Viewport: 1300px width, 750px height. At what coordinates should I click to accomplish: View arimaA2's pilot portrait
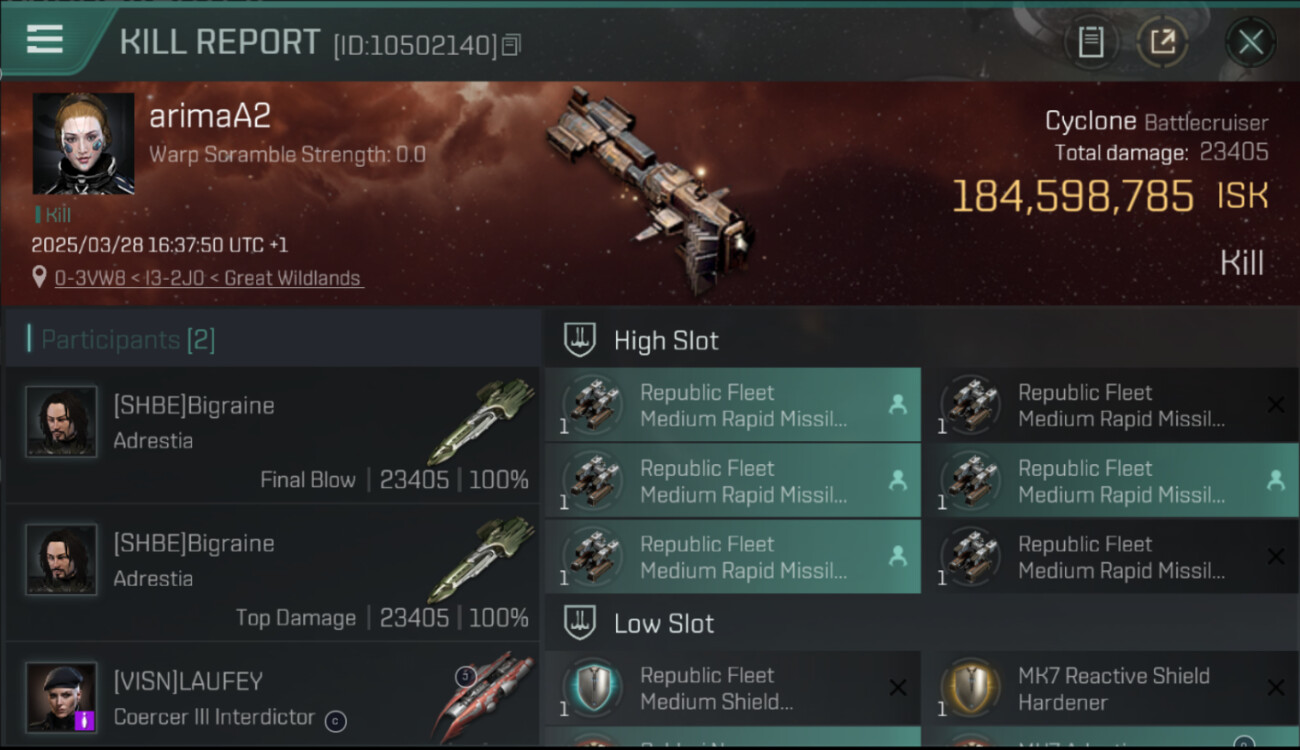[84, 144]
